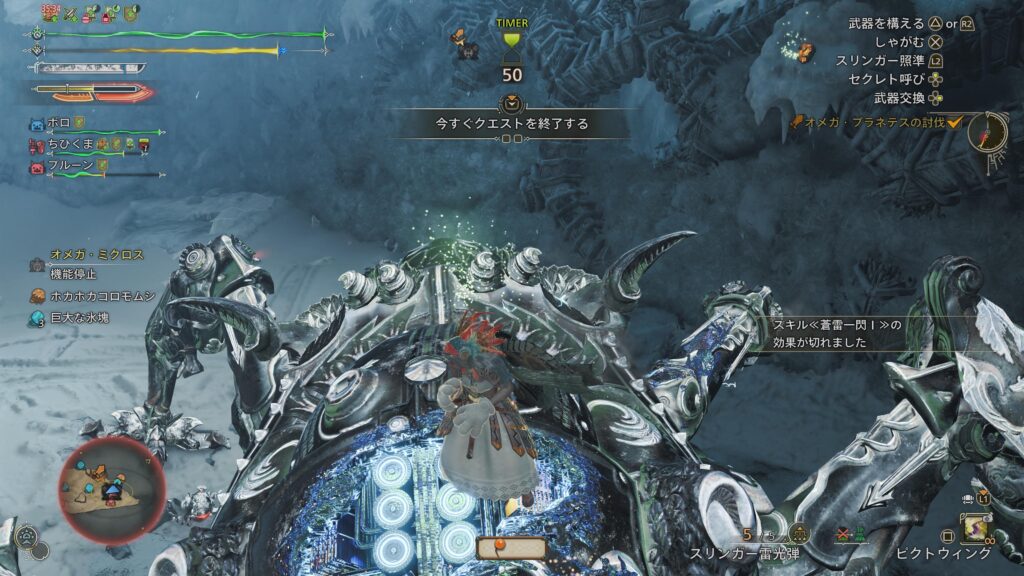Click the red sword energy gauge
This screenshot has width=1024, height=576.
[91, 93]
